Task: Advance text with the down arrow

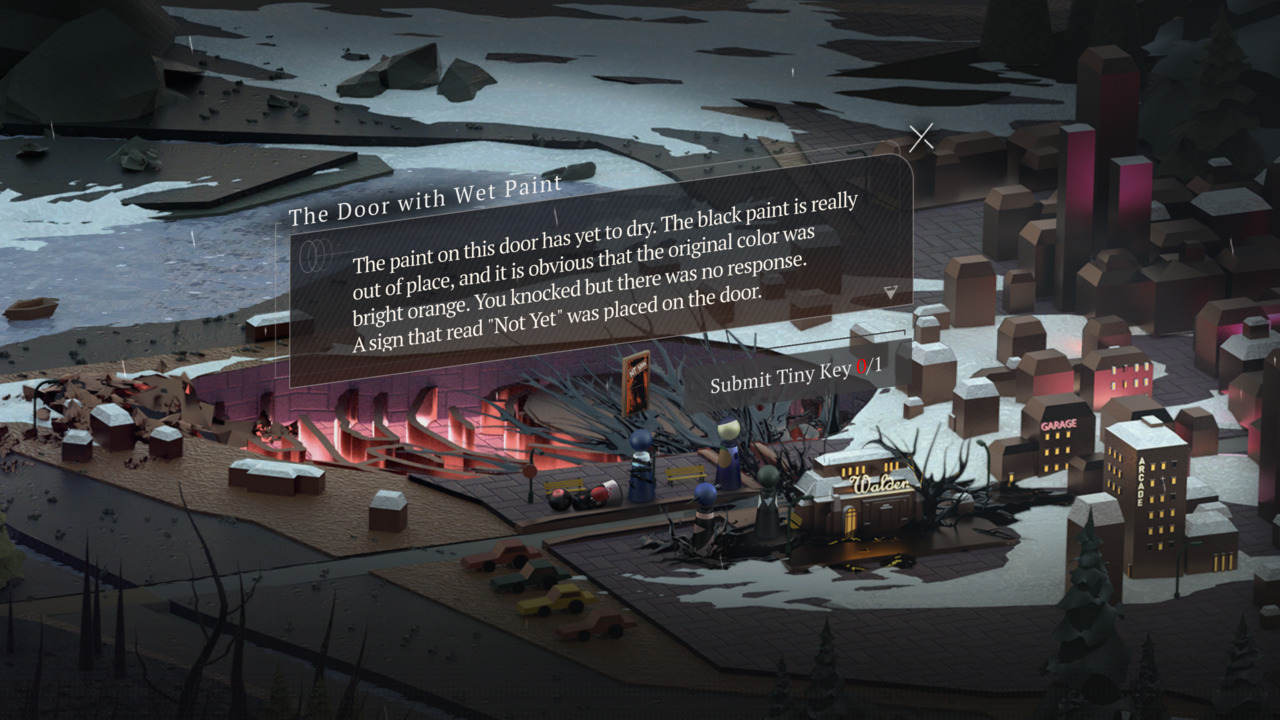Action: tap(891, 292)
